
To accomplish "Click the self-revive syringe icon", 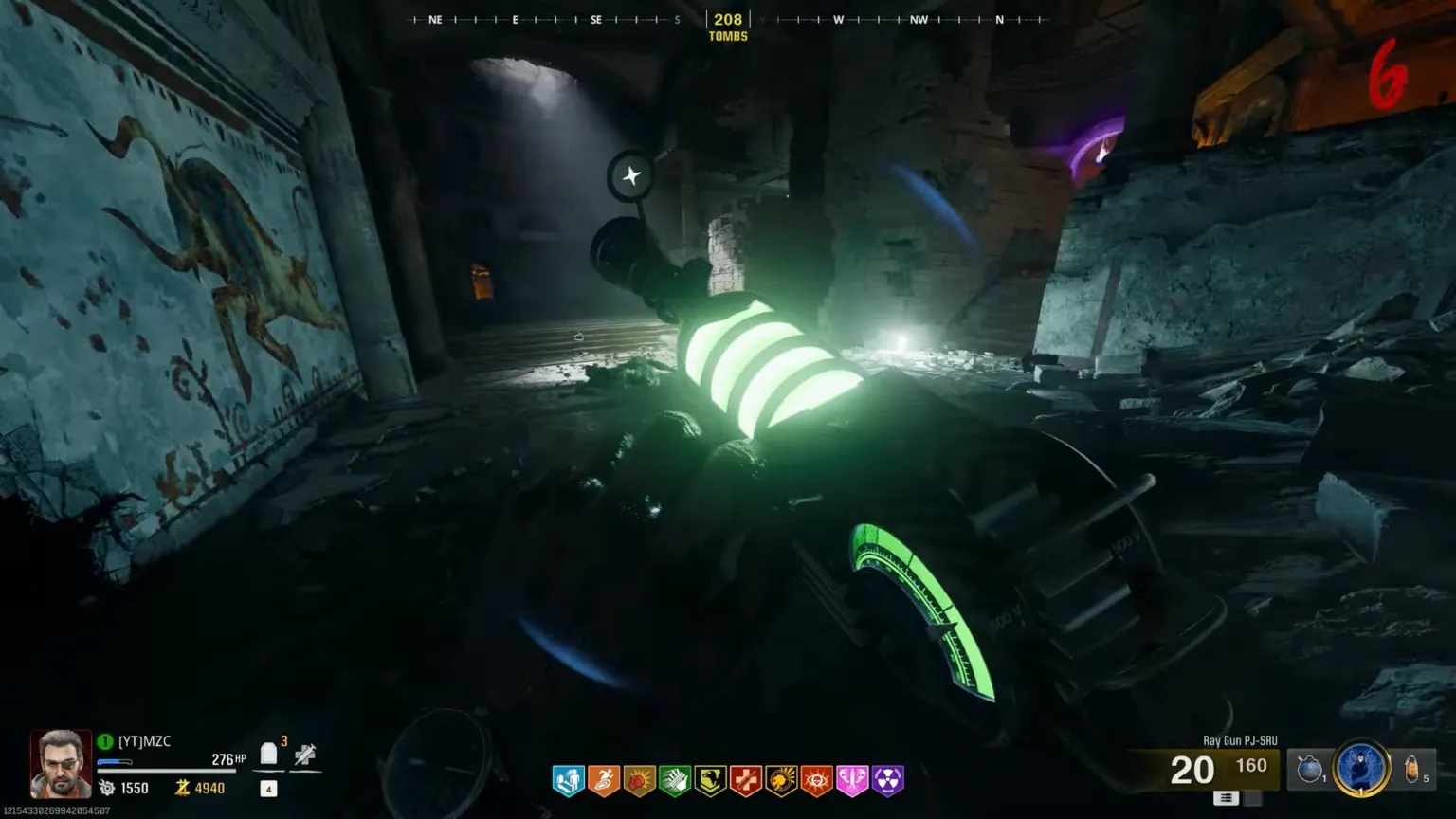I will click(x=305, y=755).
